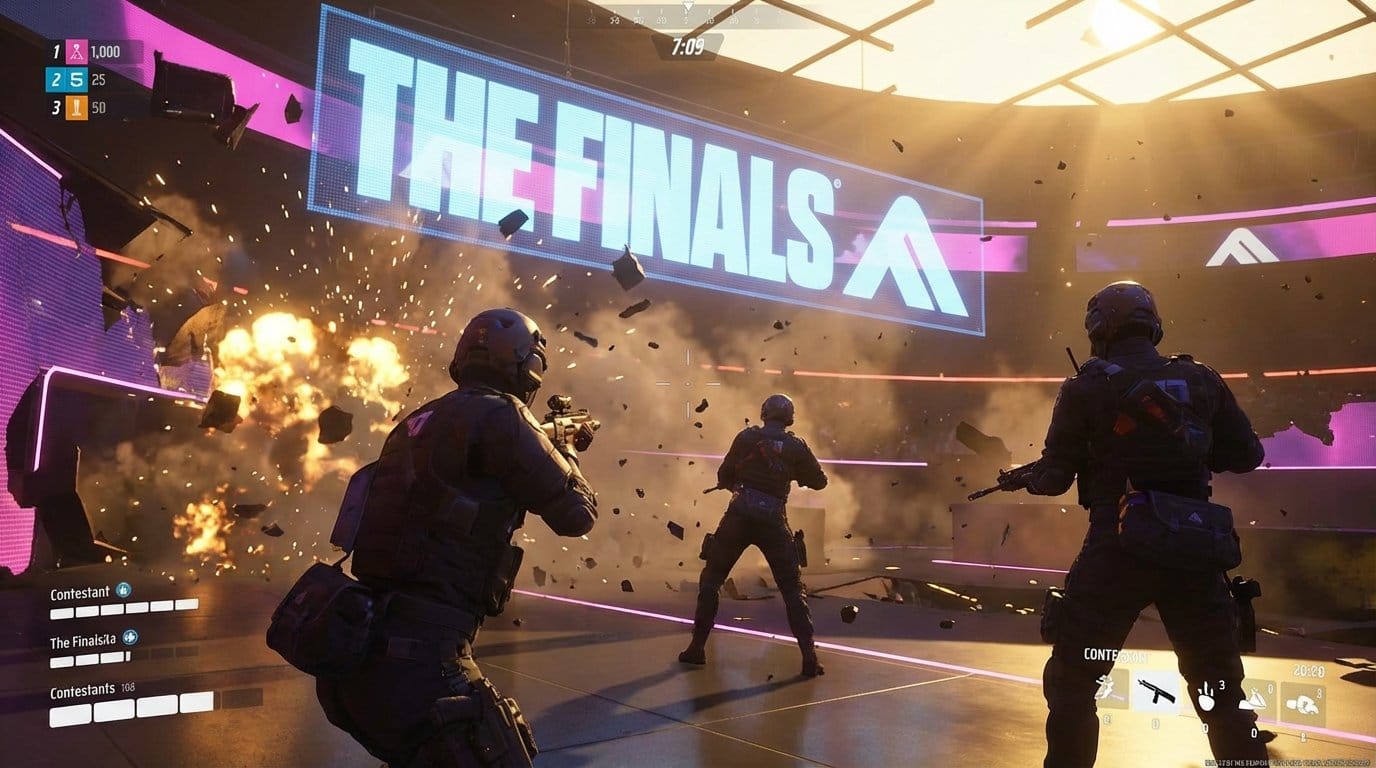
Task: Click the hand gesture gadget icon
Action: pyautogui.click(x=1206, y=697)
